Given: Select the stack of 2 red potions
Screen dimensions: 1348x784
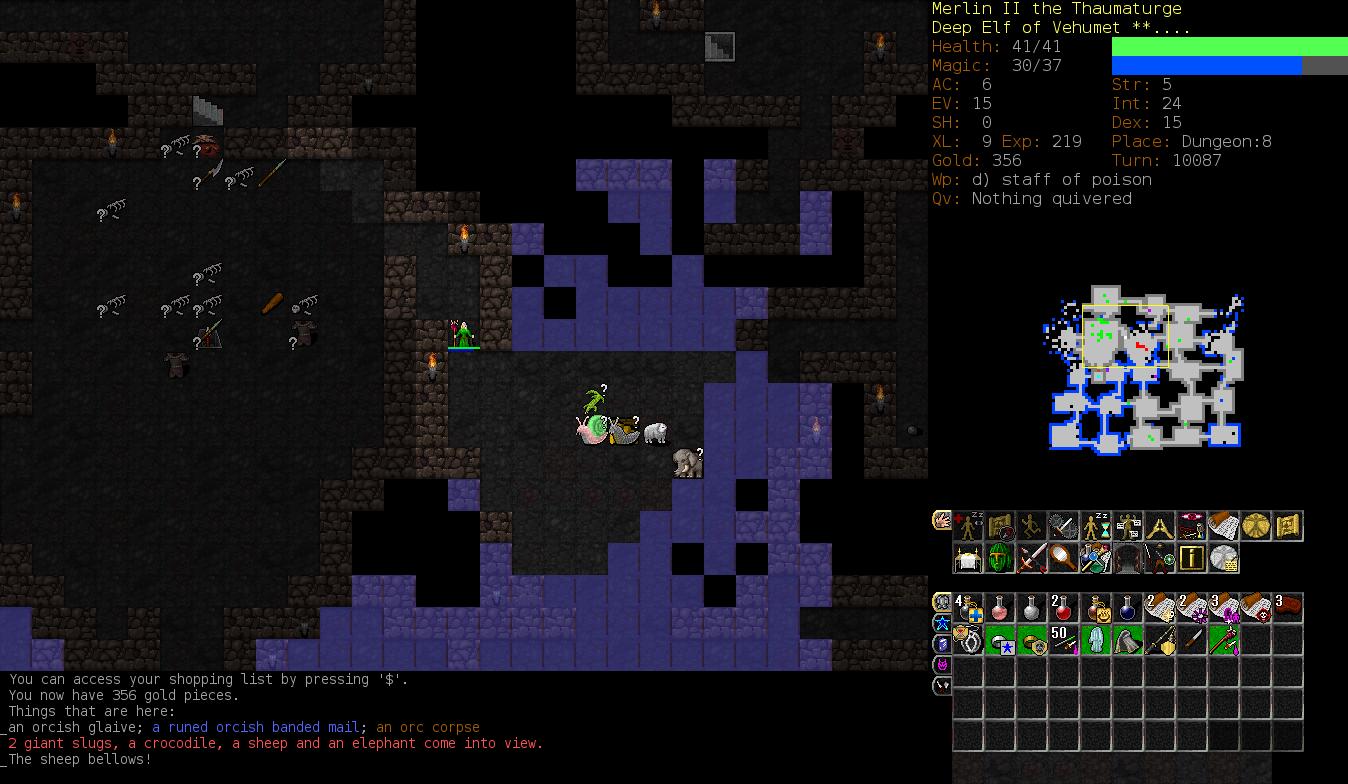Looking at the screenshot, I should [x=1064, y=608].
